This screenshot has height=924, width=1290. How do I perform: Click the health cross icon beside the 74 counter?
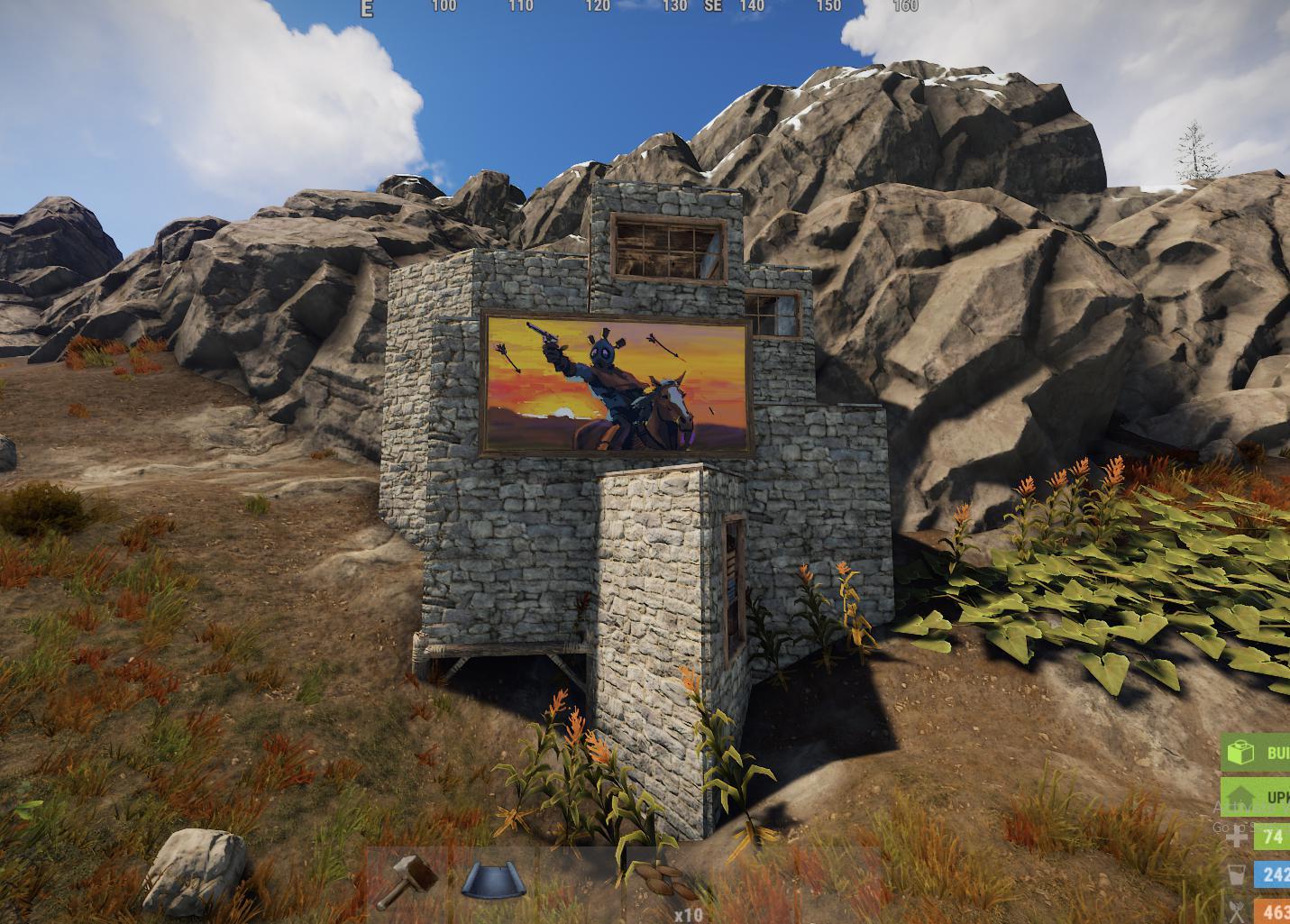pos(1236,837)
